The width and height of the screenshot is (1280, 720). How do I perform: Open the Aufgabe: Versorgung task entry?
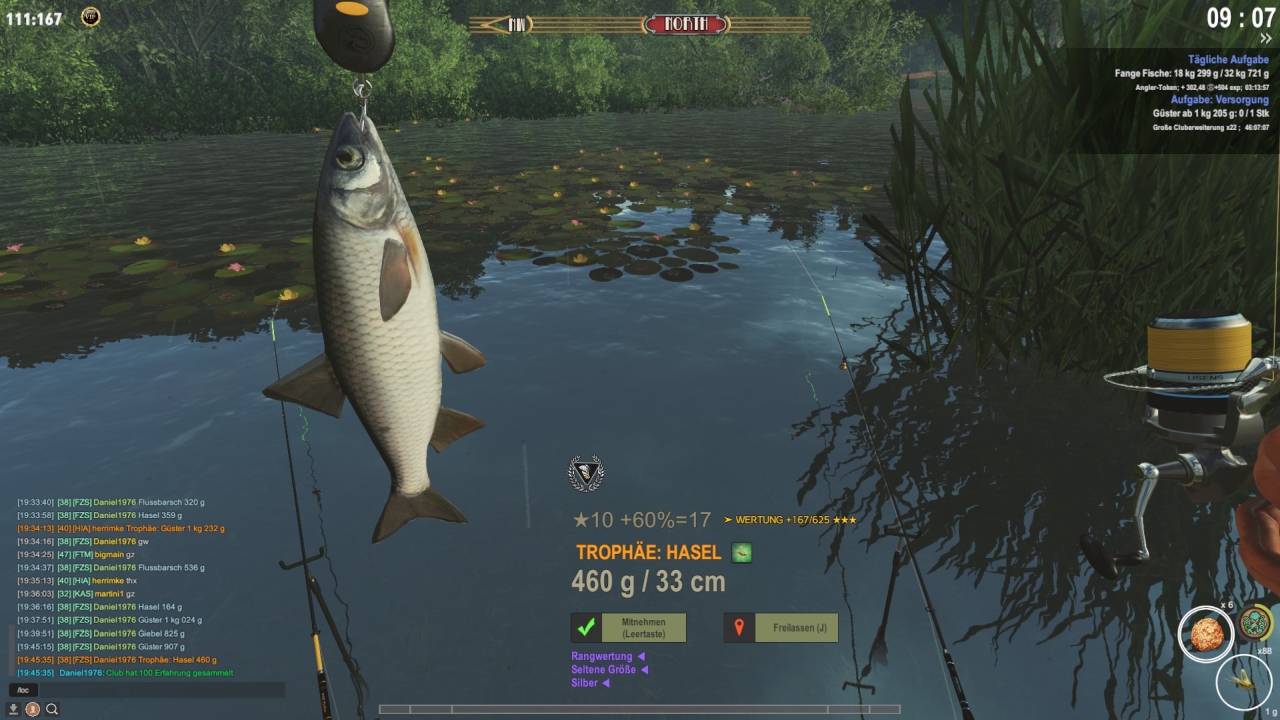[x=1219, y=100]
